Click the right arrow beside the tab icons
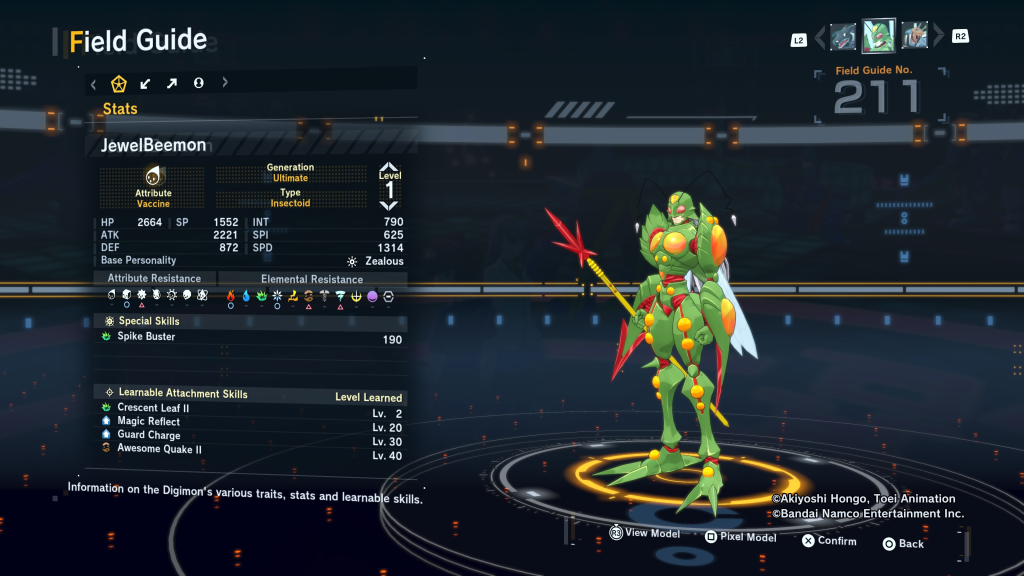The image size is (1024, 576). click(x=225, y=83)
